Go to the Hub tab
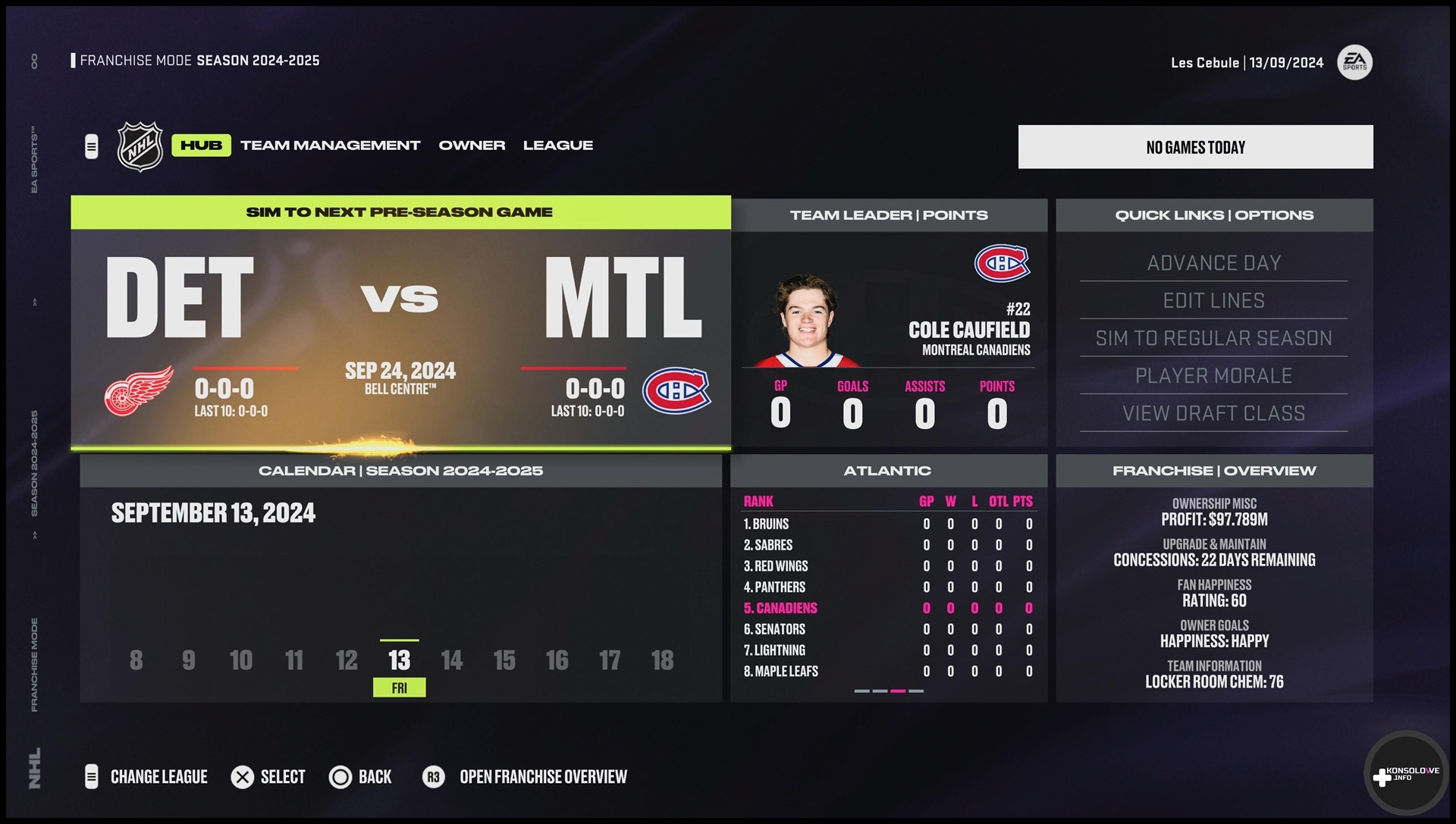The image size is (1456, 824). 201,146
